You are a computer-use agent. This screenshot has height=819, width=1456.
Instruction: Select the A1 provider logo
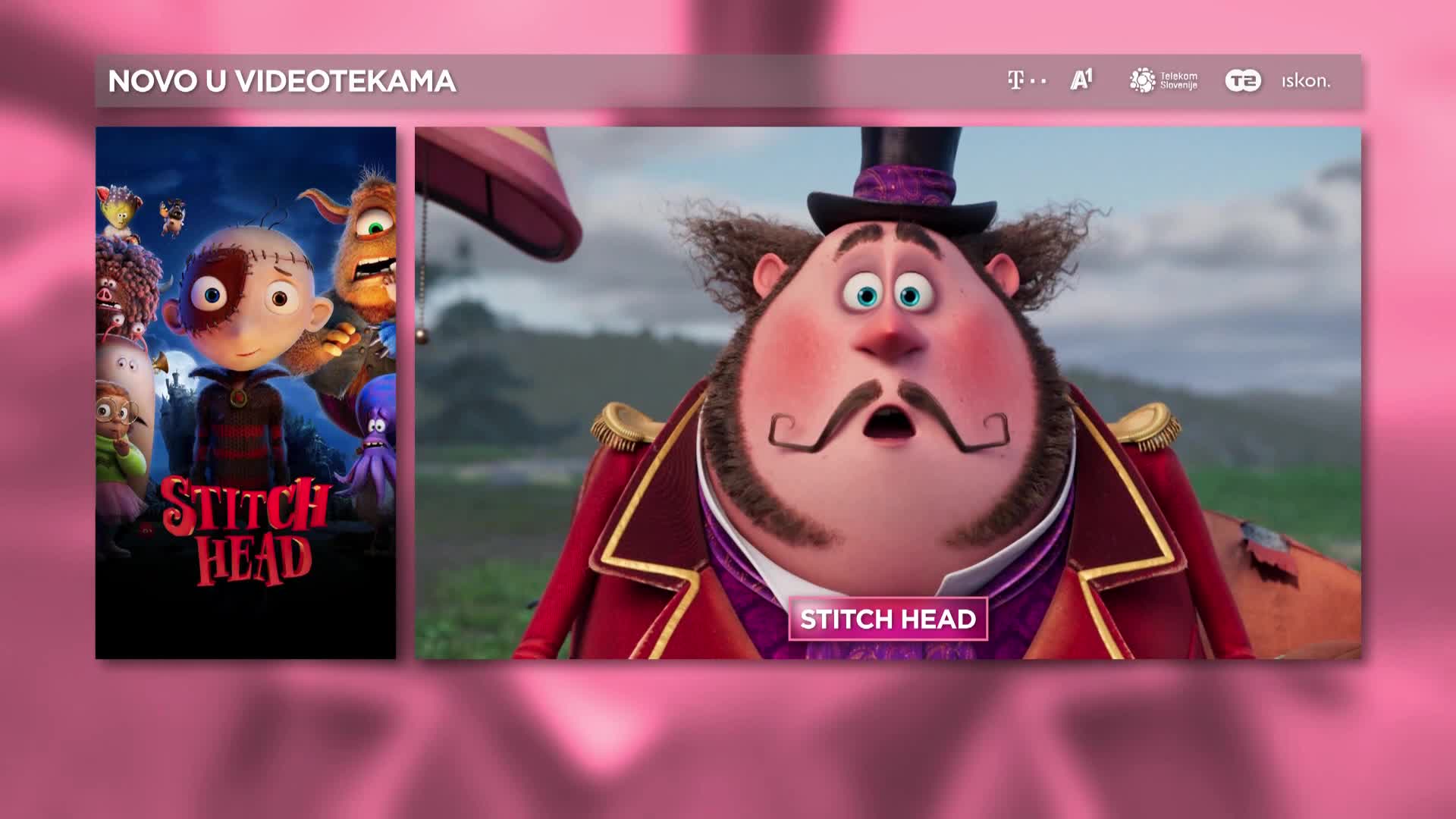click(1081, 80)
